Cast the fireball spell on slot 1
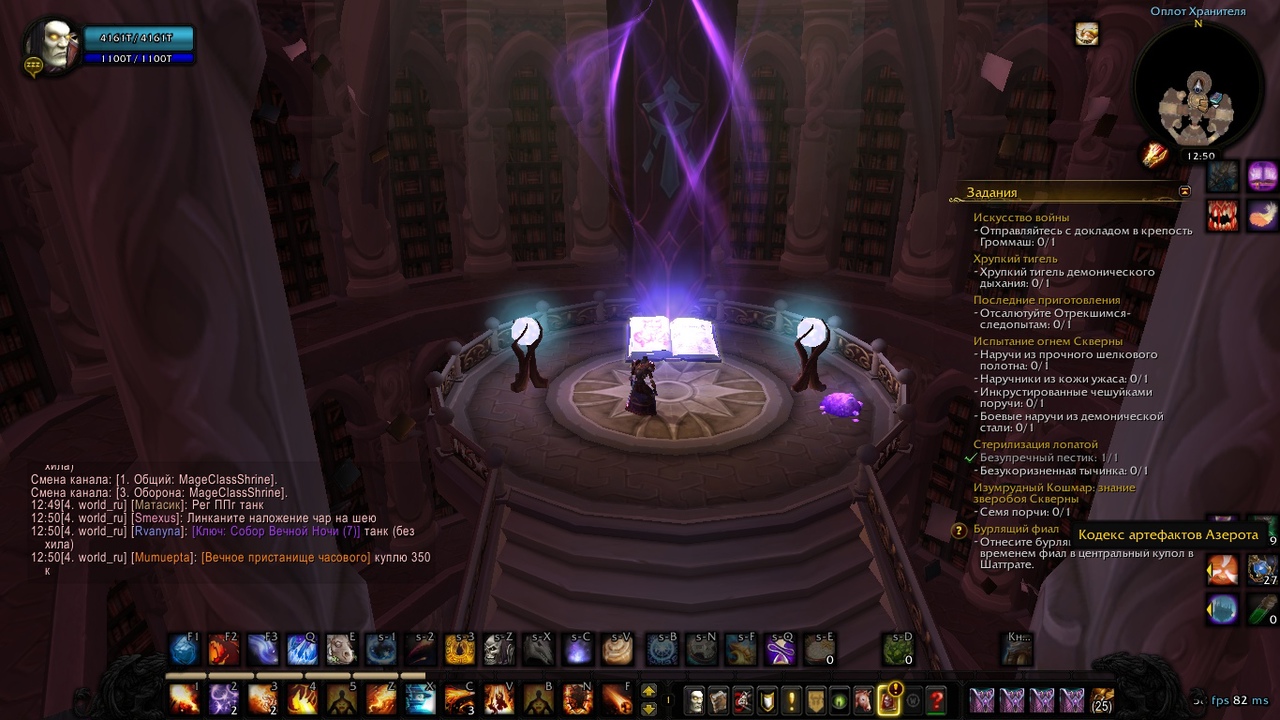 [184, 698]
